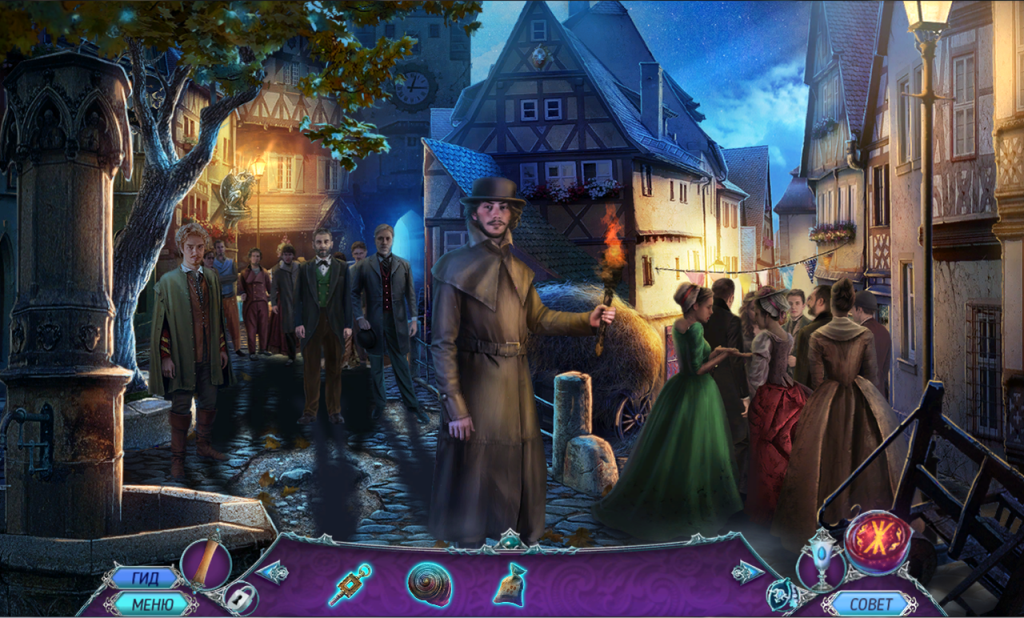Pick the tied sack from inventory
This screenshot has width=1024, height=618.
point(509,584)
